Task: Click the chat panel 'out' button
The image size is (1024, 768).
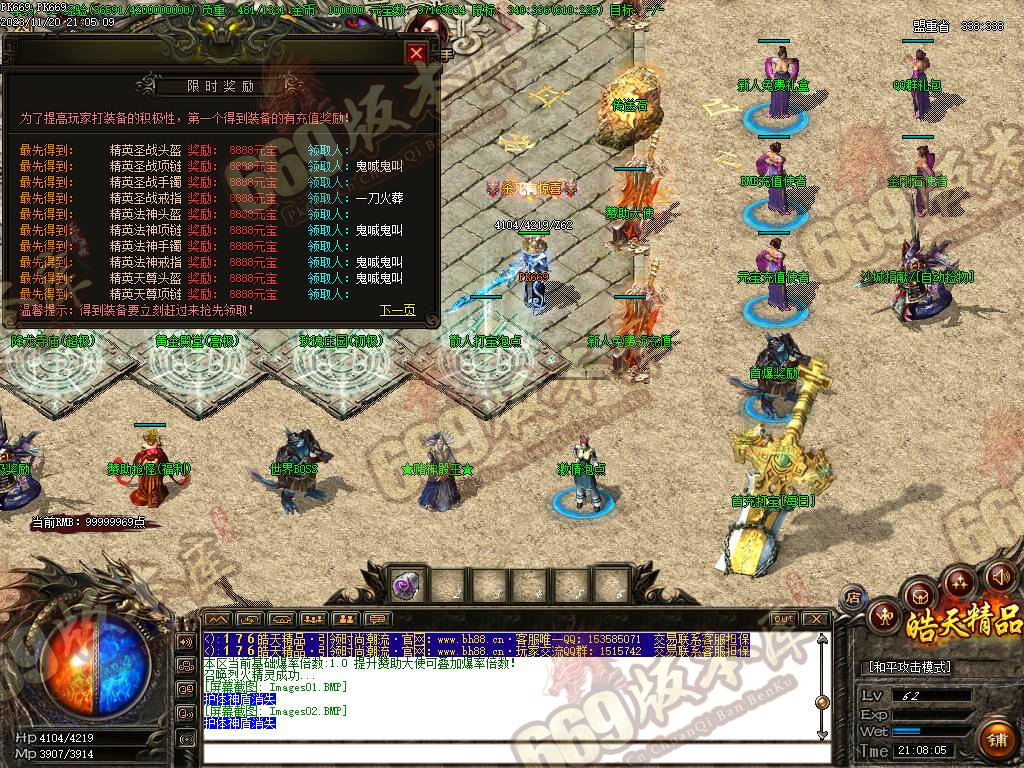Action: click(x=785, y=619)
